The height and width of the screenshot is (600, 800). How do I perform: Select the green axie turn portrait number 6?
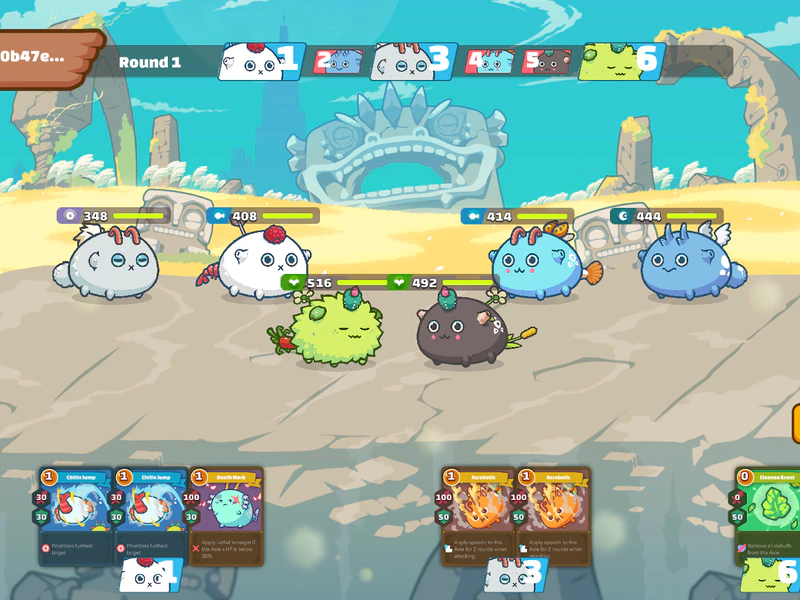[x=620, y=62]
